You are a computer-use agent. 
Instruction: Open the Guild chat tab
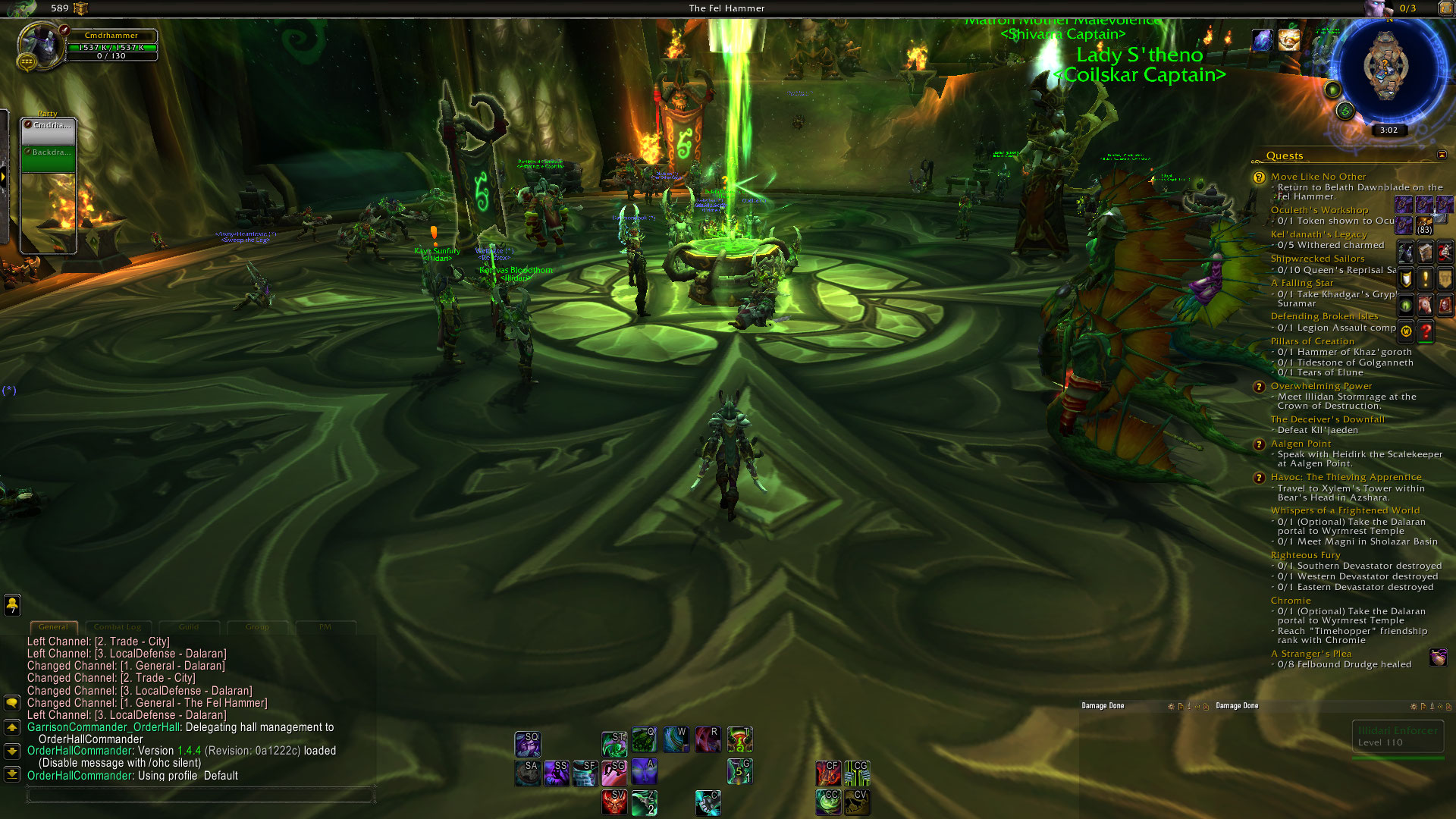tap(189, 627)
